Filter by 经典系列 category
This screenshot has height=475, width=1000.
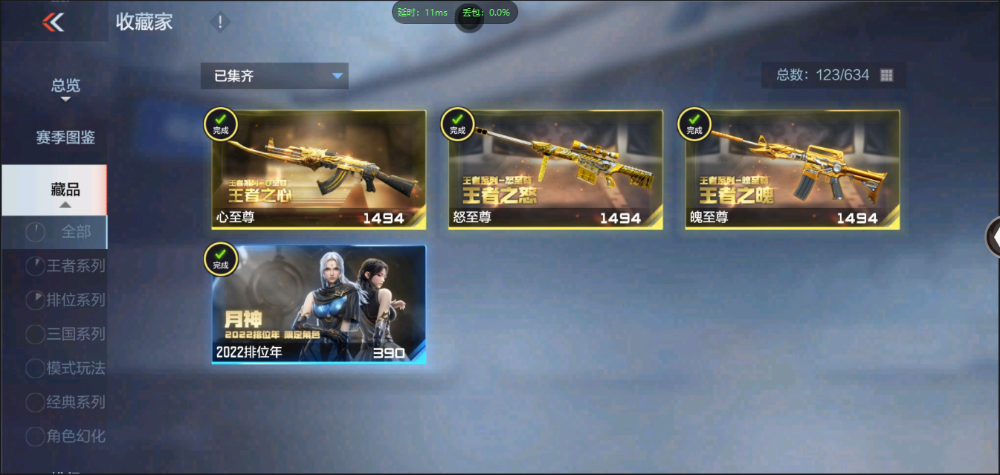point(75,402)
